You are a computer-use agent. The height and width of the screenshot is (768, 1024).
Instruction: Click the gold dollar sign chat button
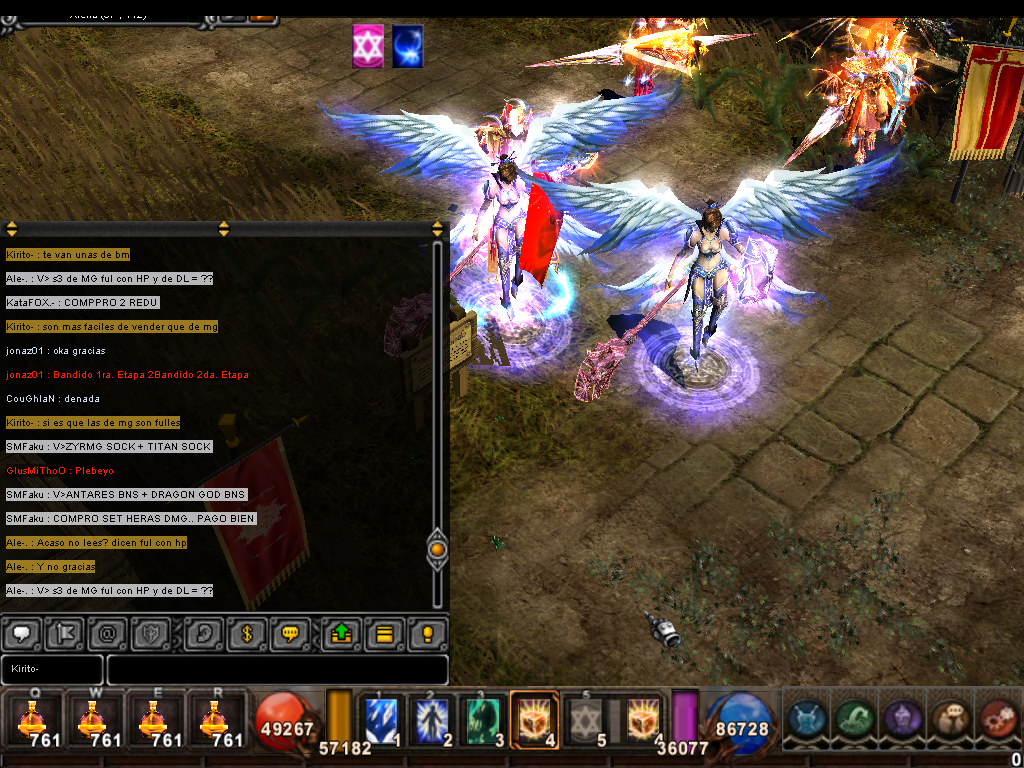pyautogui.click(x=246, y=633)
